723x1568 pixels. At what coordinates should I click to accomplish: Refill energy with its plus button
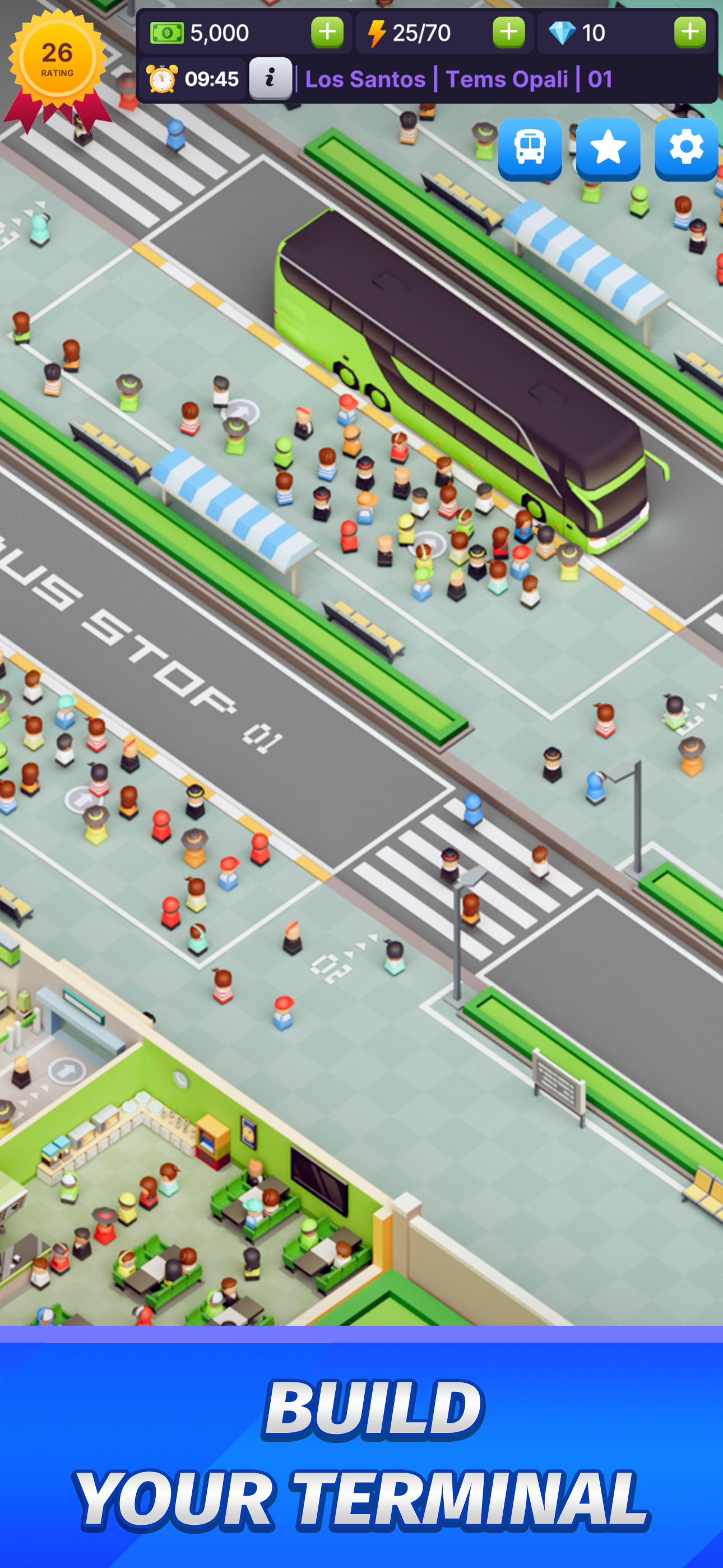tap(510, 33)
